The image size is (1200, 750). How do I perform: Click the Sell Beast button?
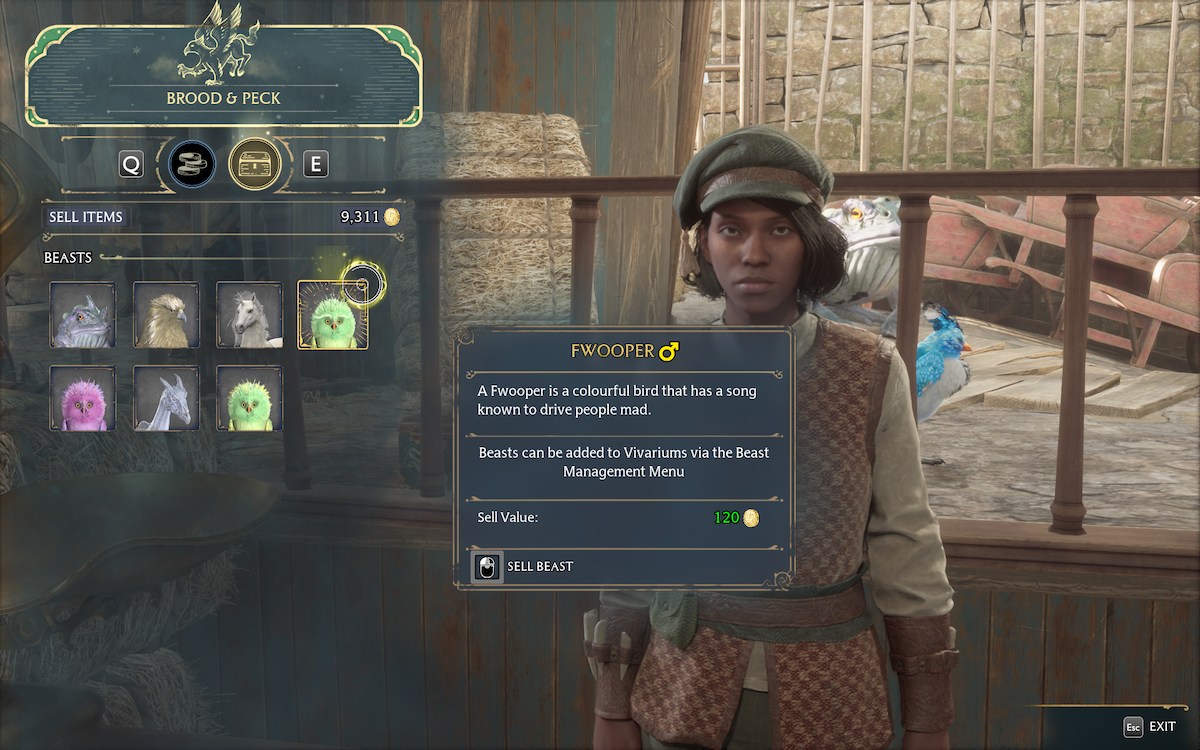coord(524,567)
